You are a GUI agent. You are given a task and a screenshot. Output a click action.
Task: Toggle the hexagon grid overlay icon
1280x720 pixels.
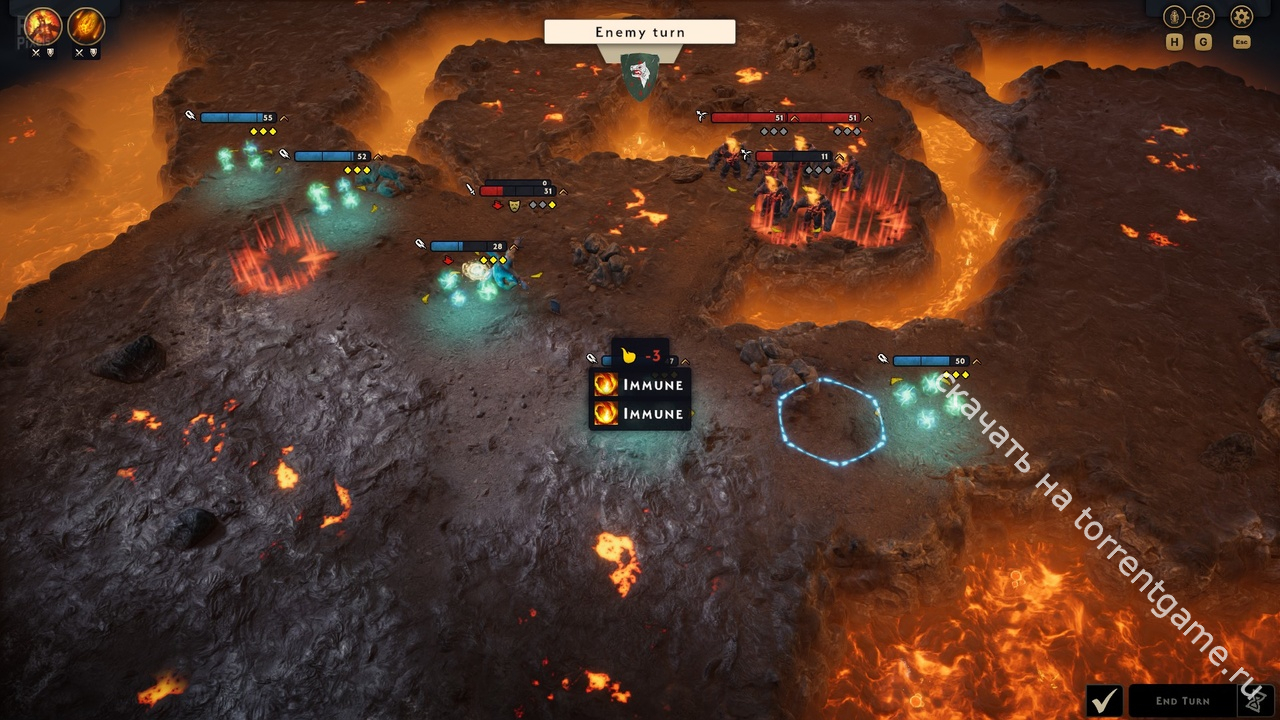1203,17
